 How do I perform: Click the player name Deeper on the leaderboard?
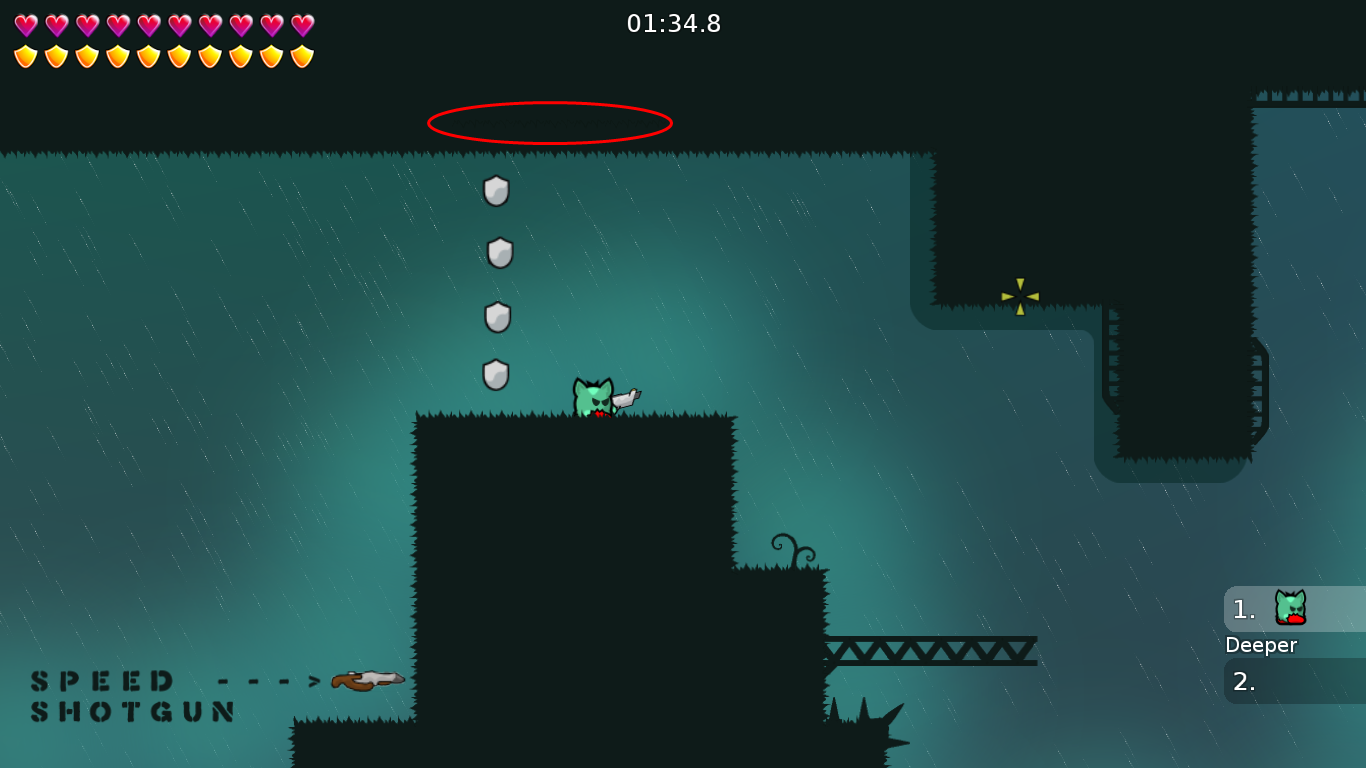pos(1261,645)
